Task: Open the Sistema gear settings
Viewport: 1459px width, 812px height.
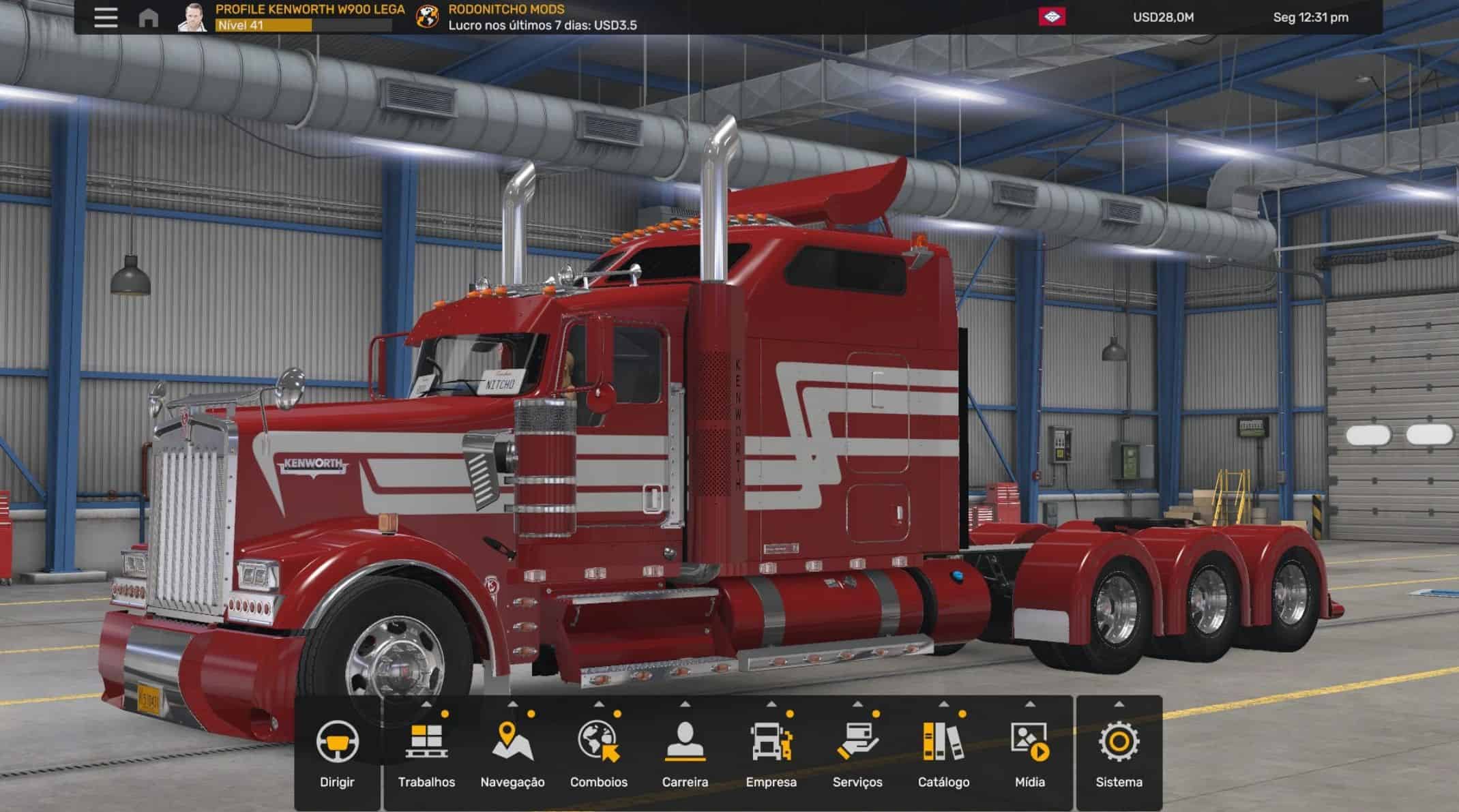Action: tap(1119, 753)
